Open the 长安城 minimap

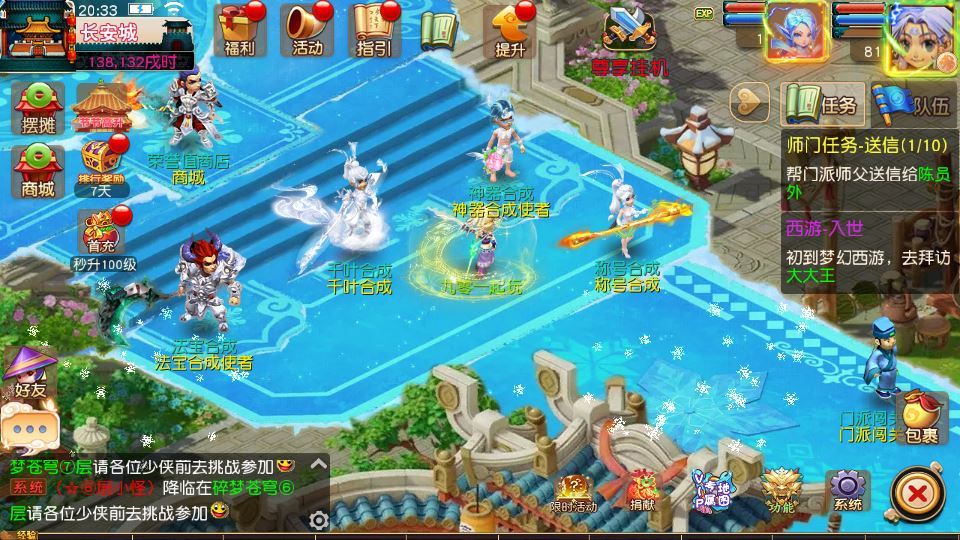click(x=42, y=35)
